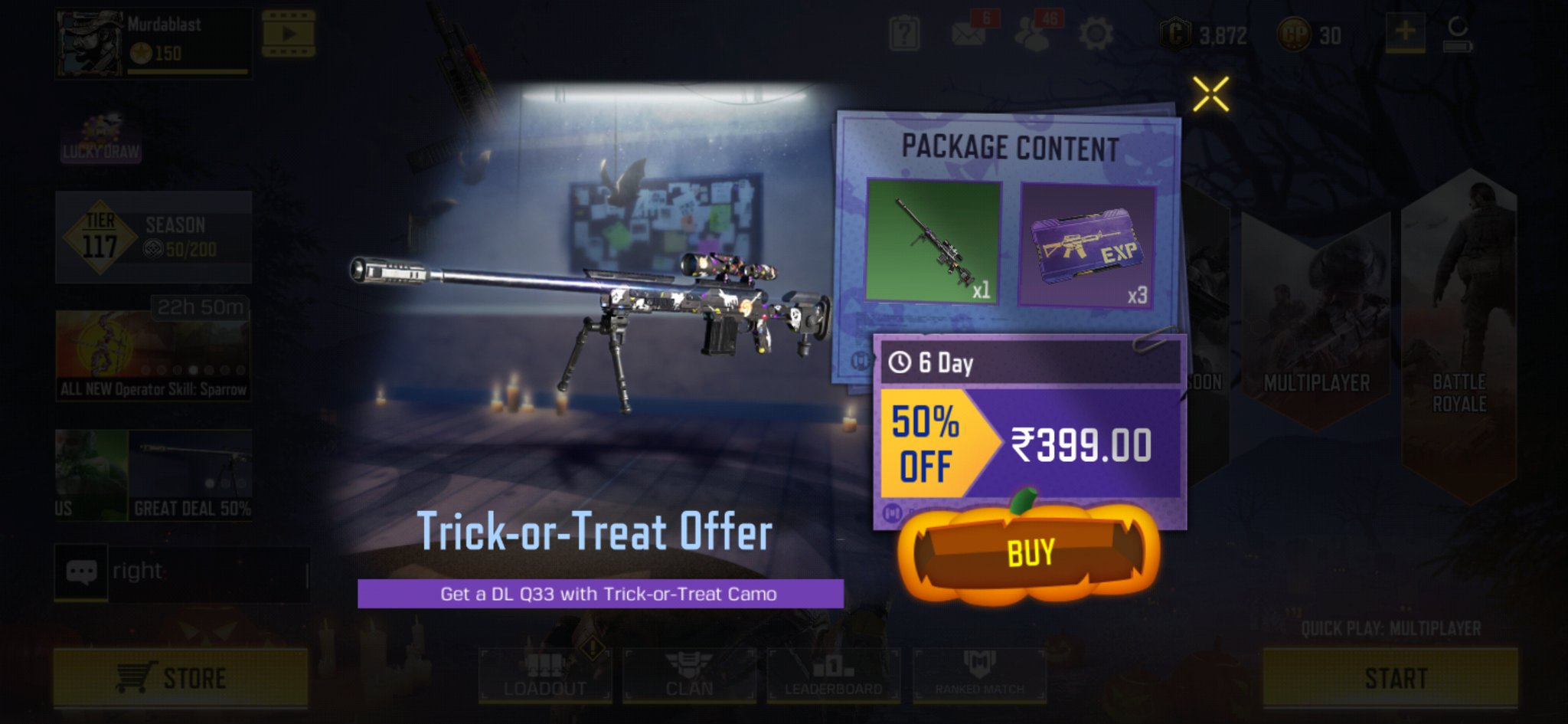Open the mail inbox with 6 notifications
Screen dimensions: 1568x724
point(966,34)
